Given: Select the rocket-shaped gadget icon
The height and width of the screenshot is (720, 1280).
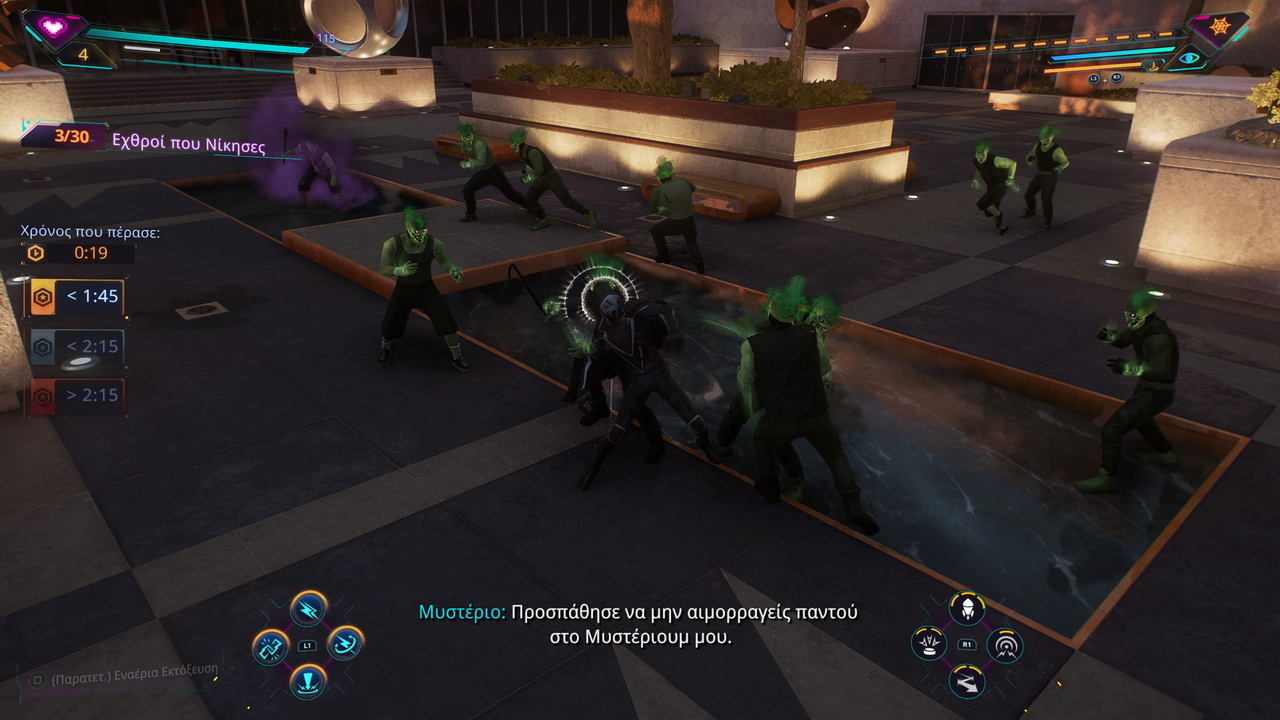Looking at the screenshot, I should pos(967,607).
